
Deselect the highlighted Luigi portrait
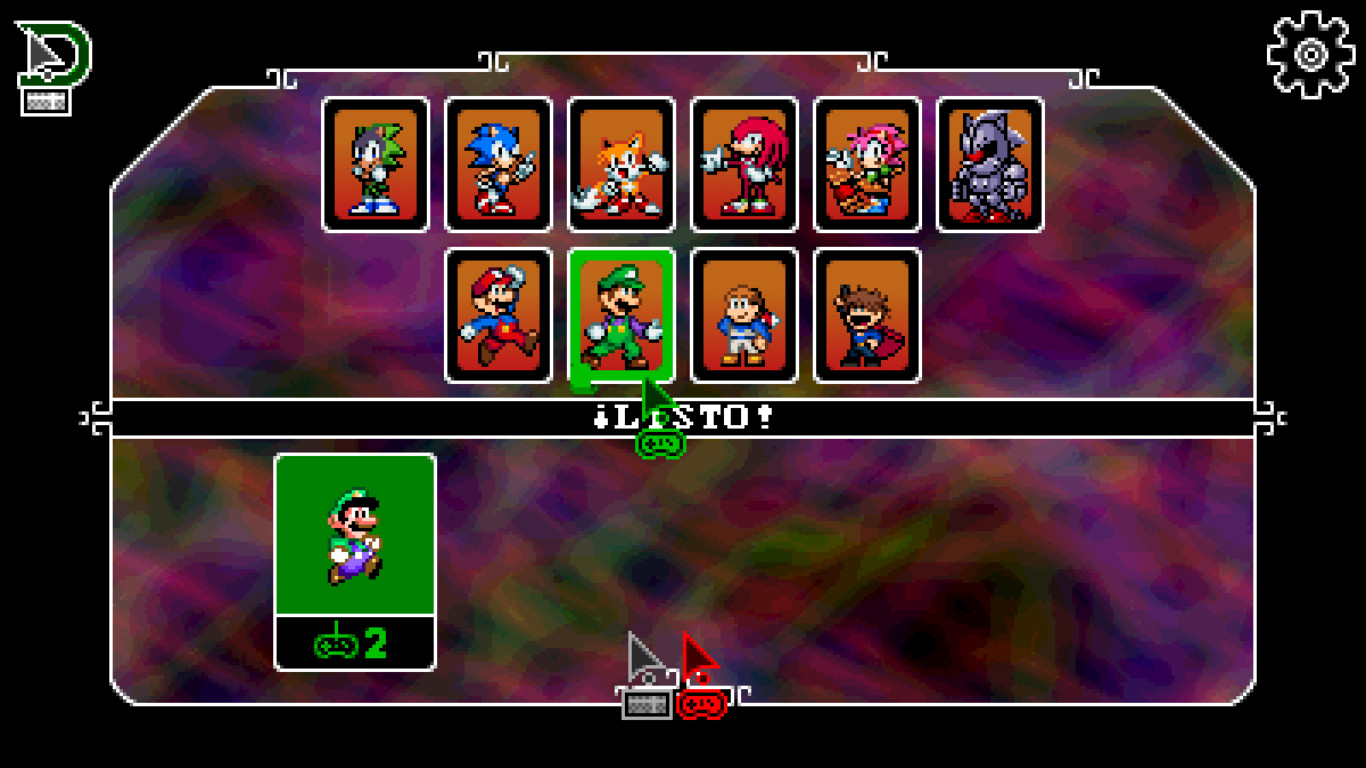(620, 318)
